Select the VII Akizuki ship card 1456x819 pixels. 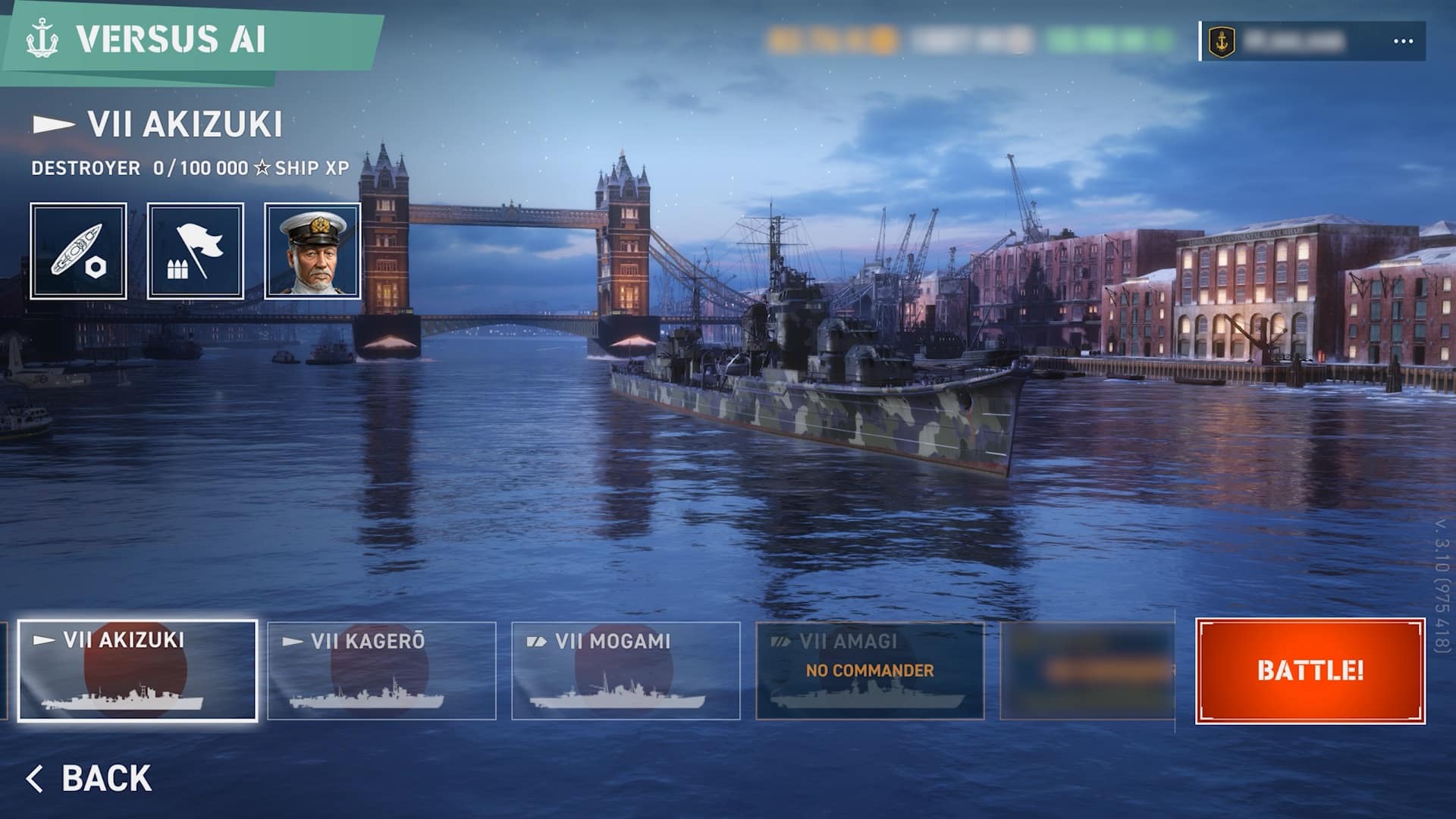click(x=137, y=670)
